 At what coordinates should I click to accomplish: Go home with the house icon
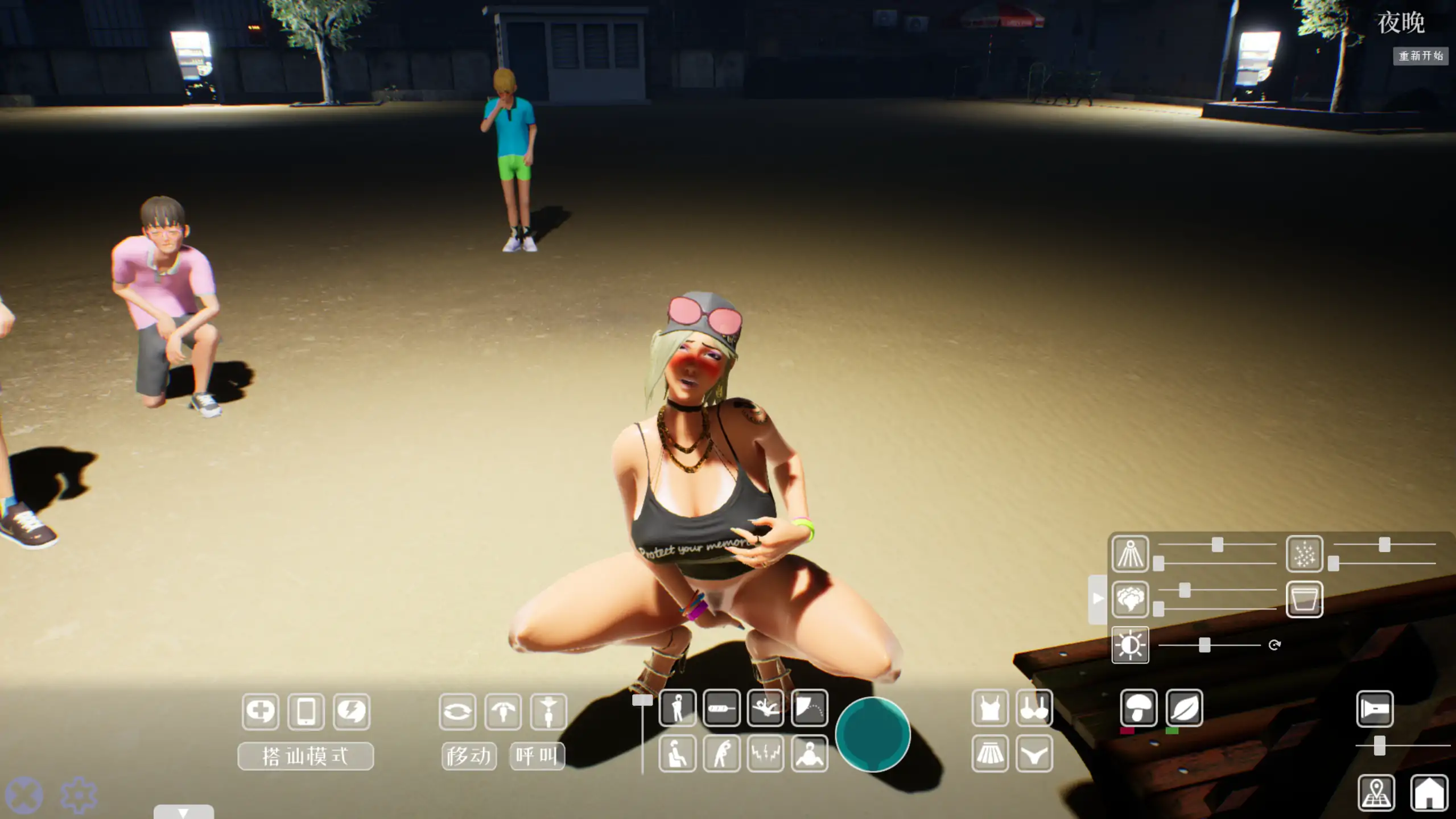[1429, 792]
